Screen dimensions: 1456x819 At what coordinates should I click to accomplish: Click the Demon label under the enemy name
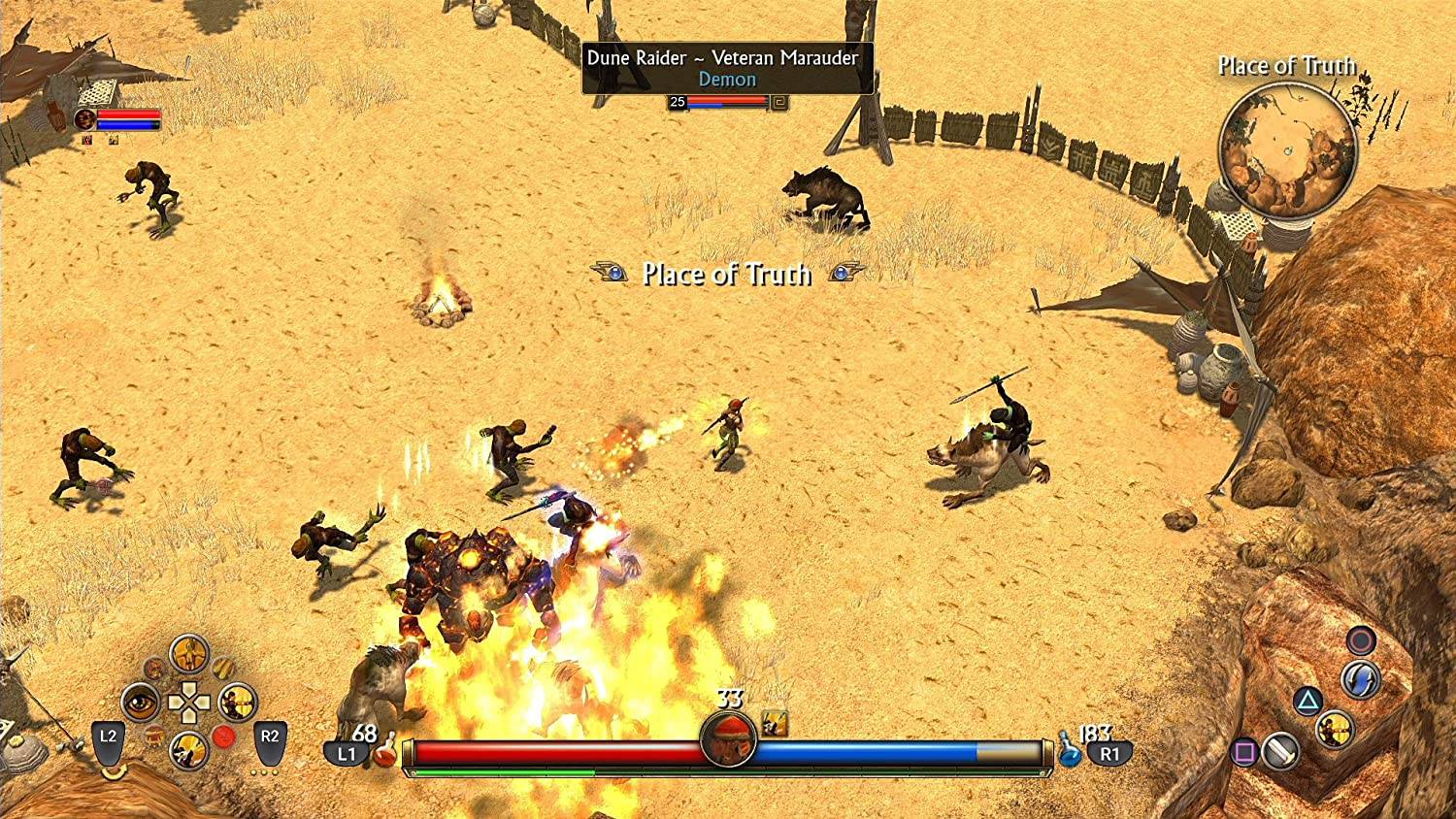(x=728, y=80)
